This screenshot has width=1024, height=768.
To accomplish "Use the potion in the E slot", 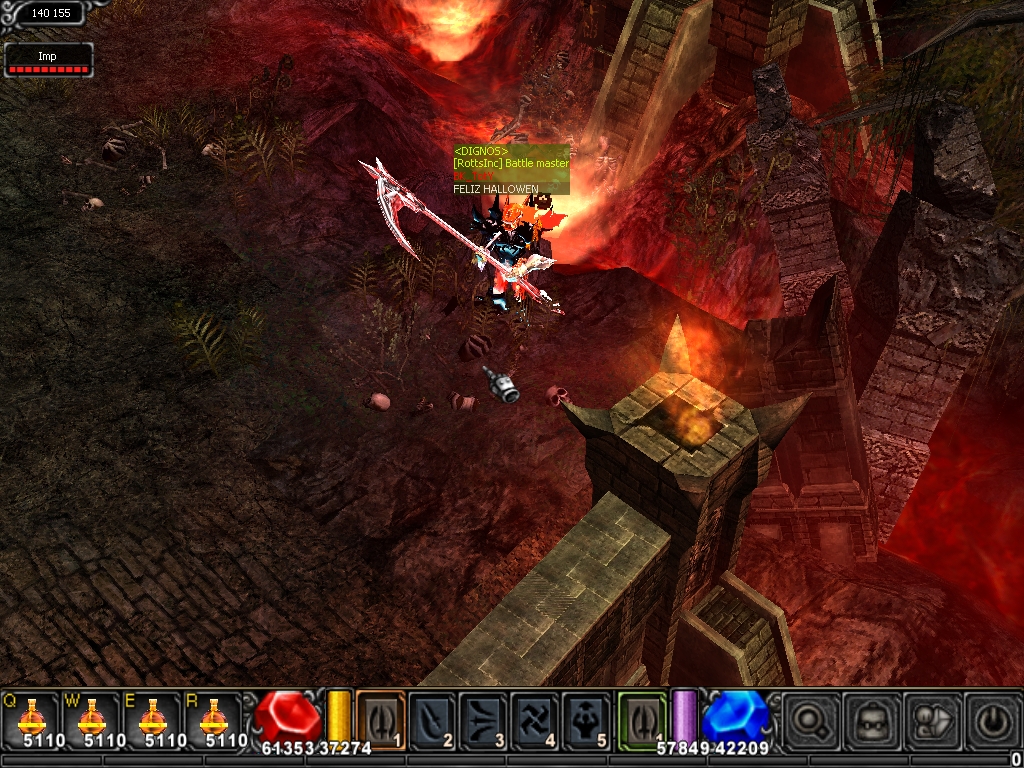I will (x=153, y=719).
